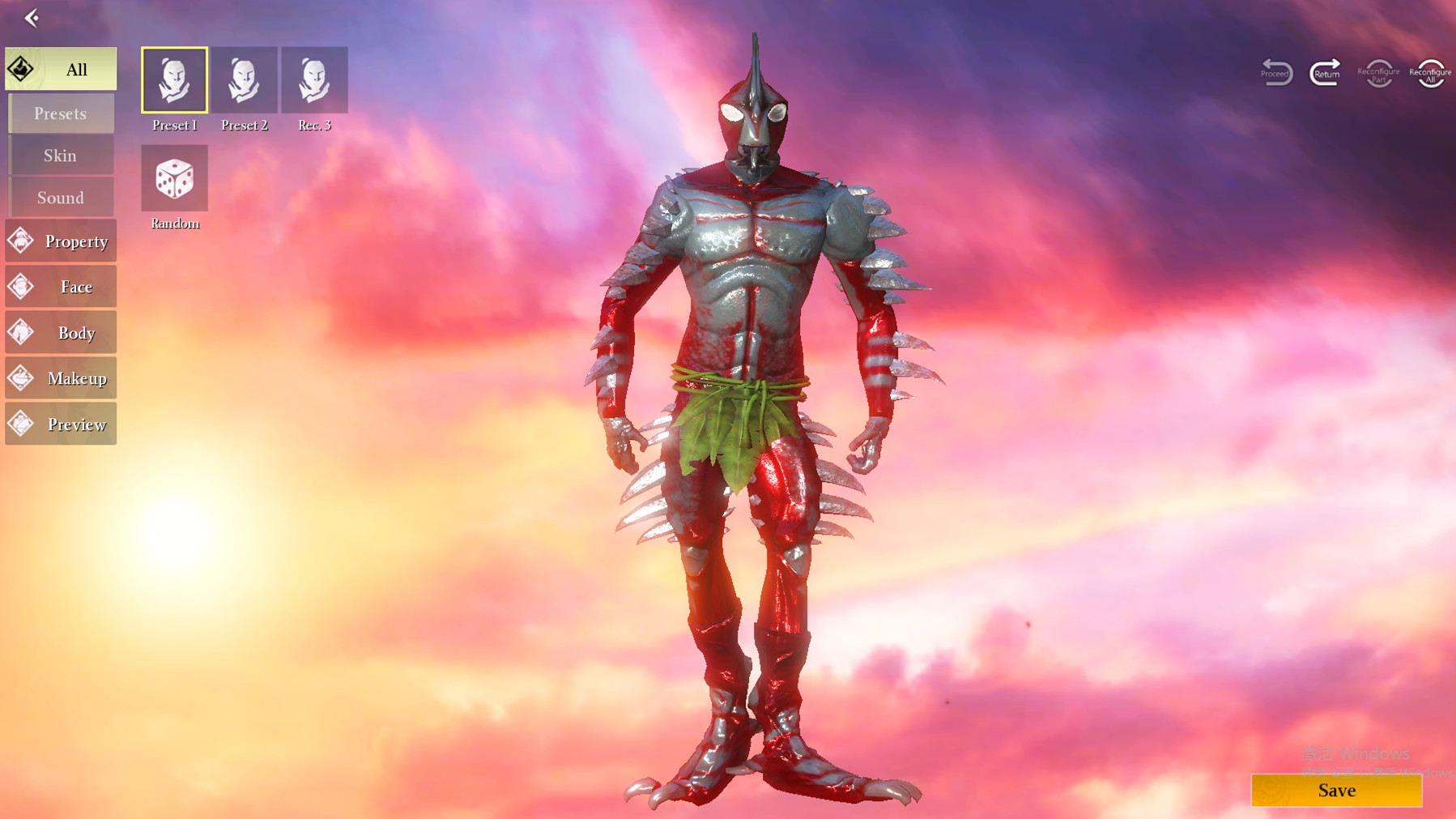Open the Makeup customization section

61,378
